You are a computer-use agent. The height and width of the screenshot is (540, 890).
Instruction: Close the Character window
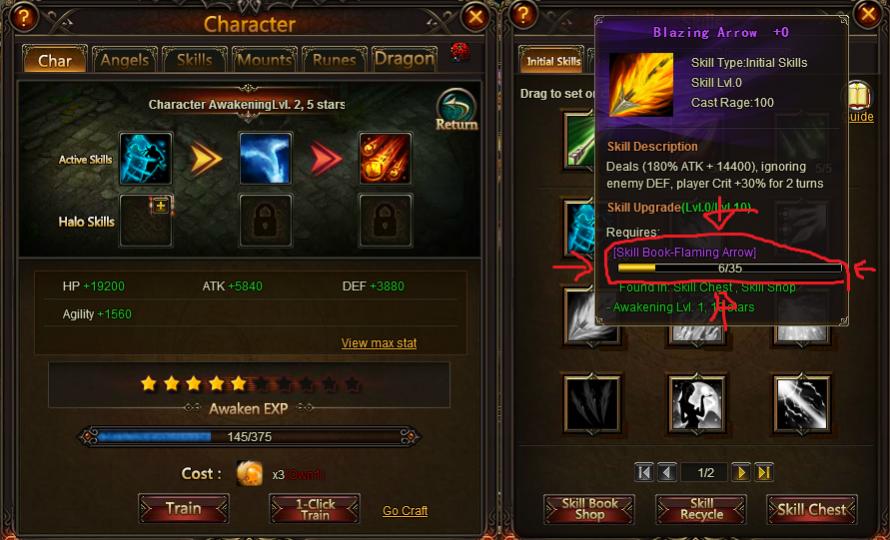476,16
